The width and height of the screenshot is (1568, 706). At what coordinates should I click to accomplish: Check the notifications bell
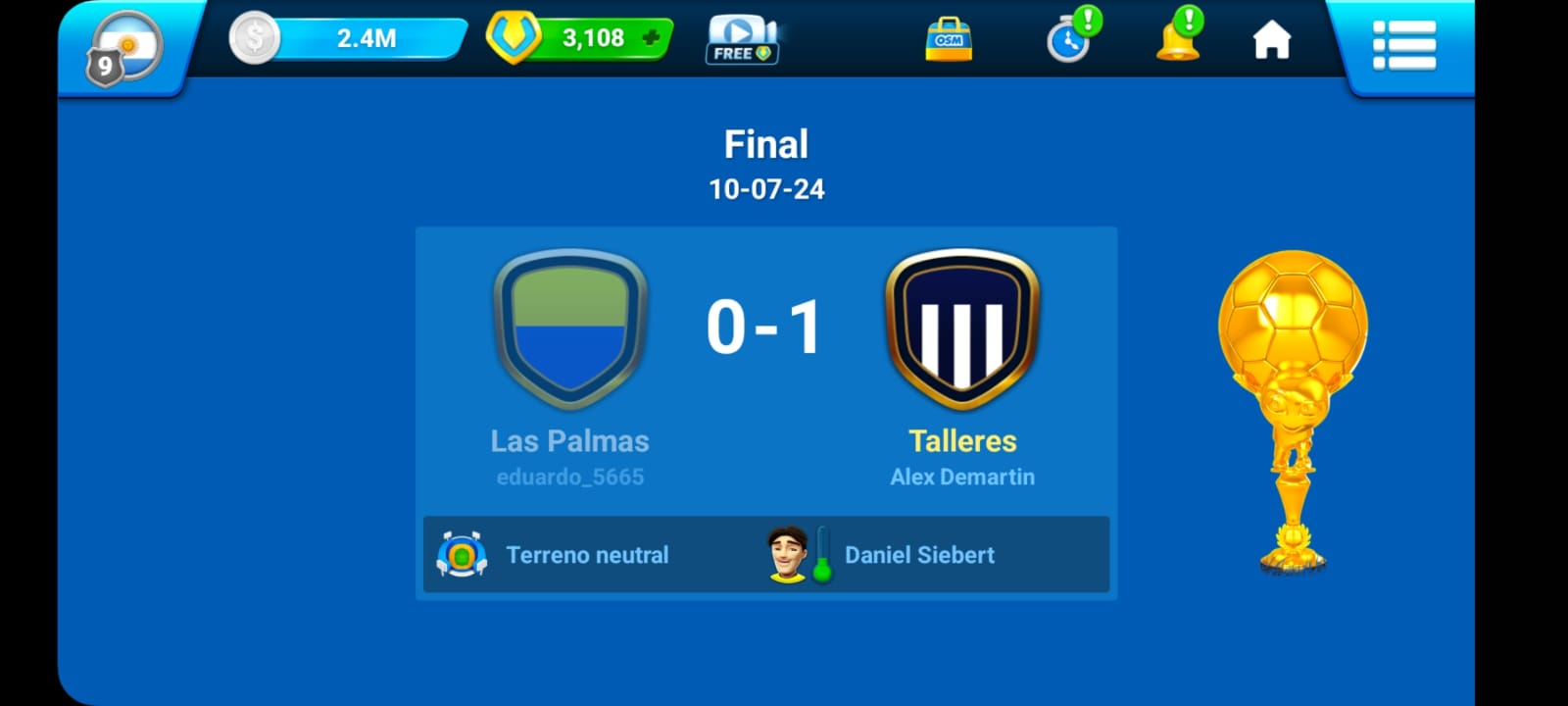(1178, 39)
